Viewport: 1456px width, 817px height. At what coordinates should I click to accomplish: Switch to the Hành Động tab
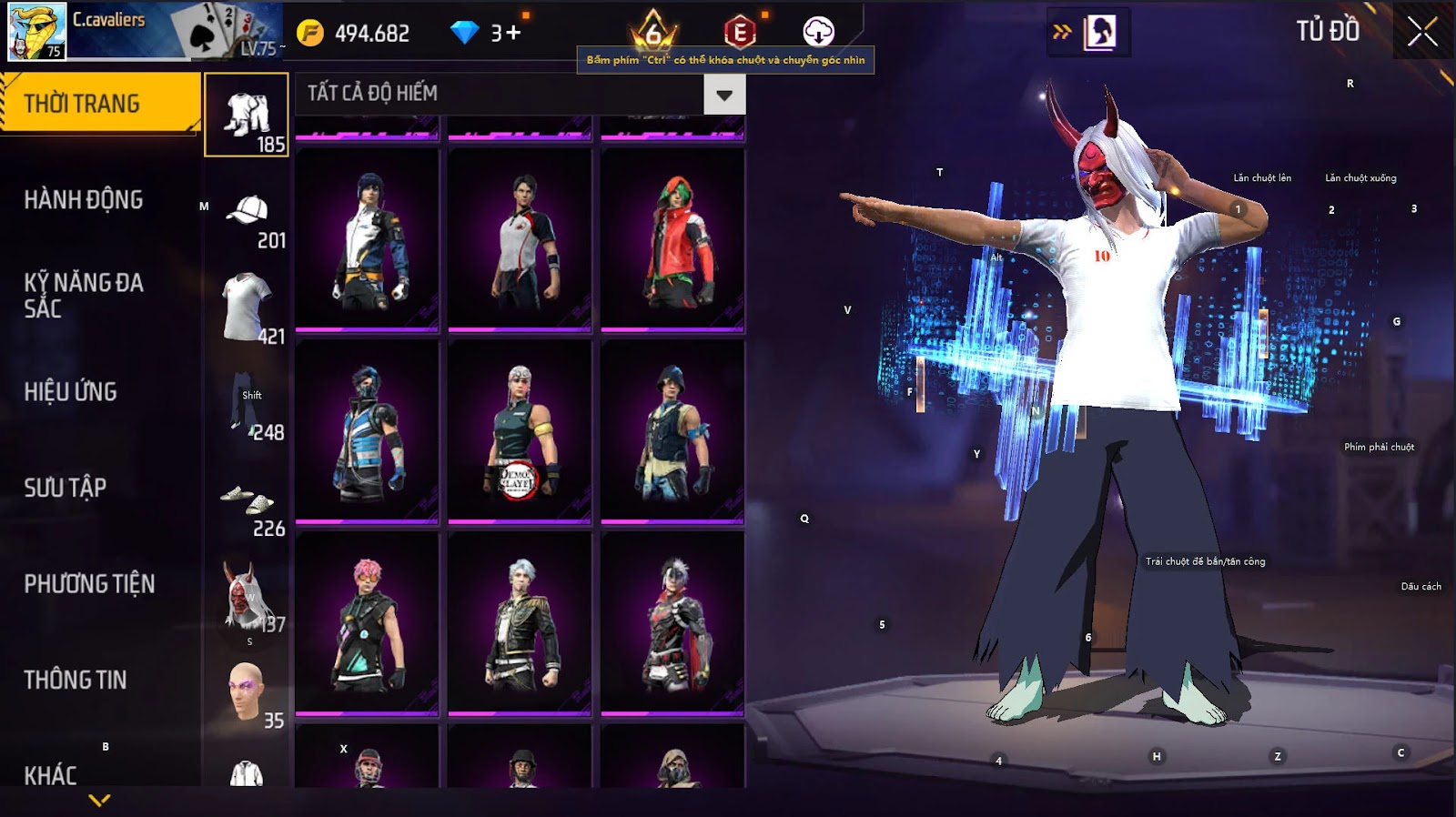(84, 200)
